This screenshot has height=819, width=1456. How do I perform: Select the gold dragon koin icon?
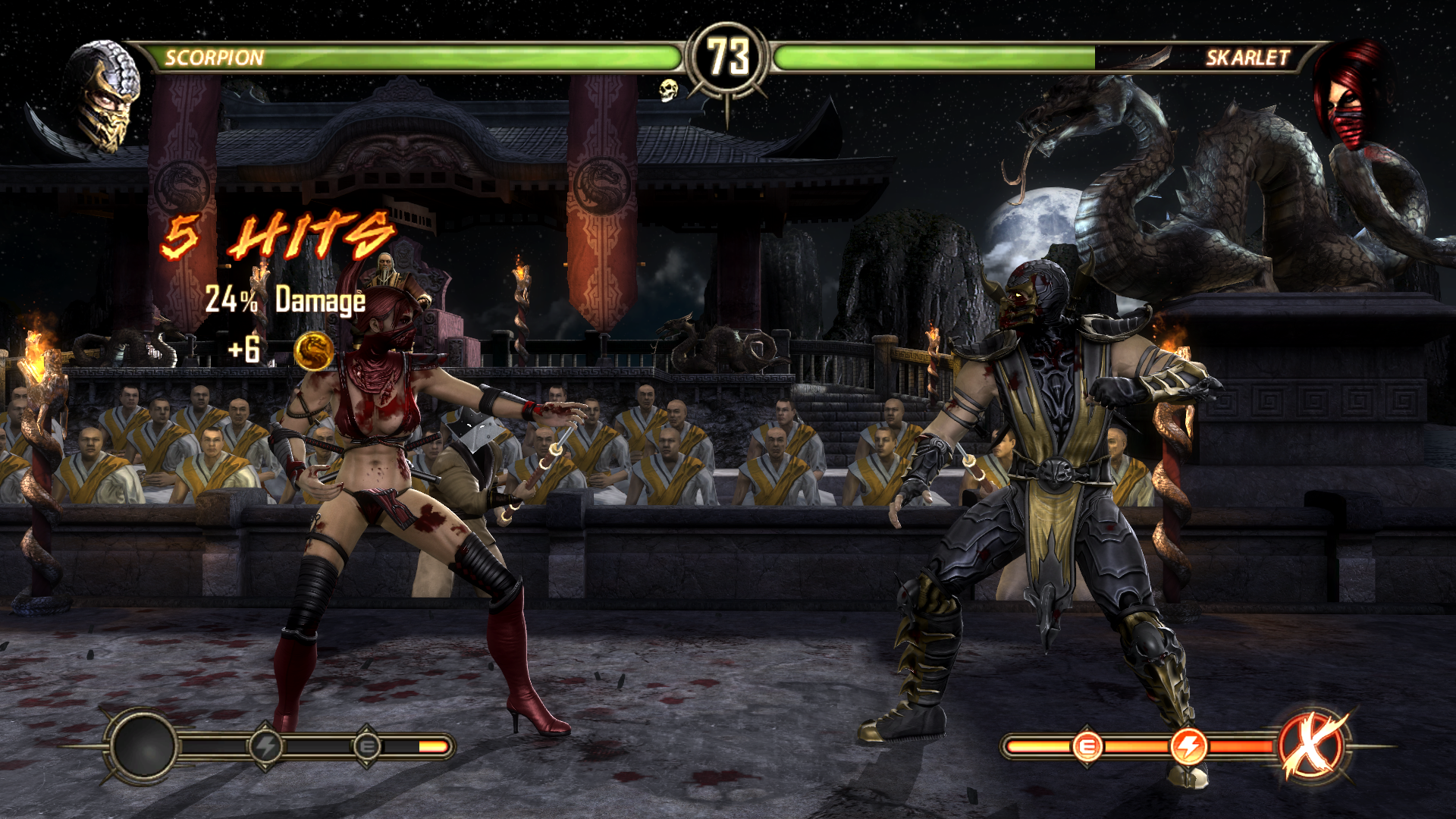[x=314, y=351]
